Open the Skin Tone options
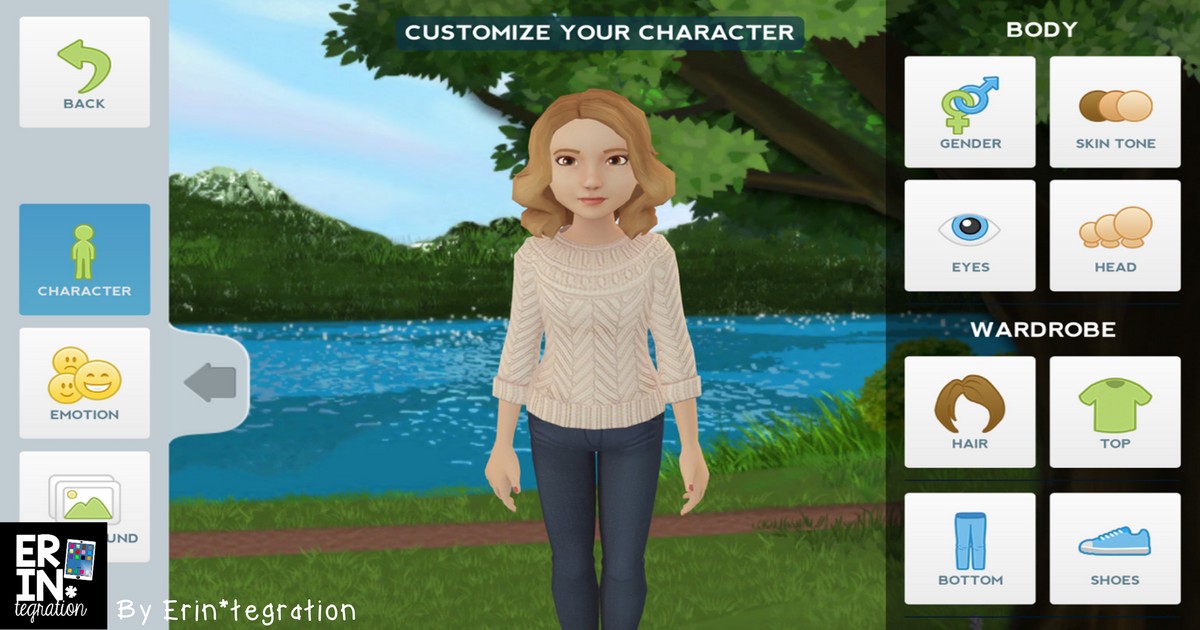The height and width of the screenshot is (630, 1200). click(1114, 112)
